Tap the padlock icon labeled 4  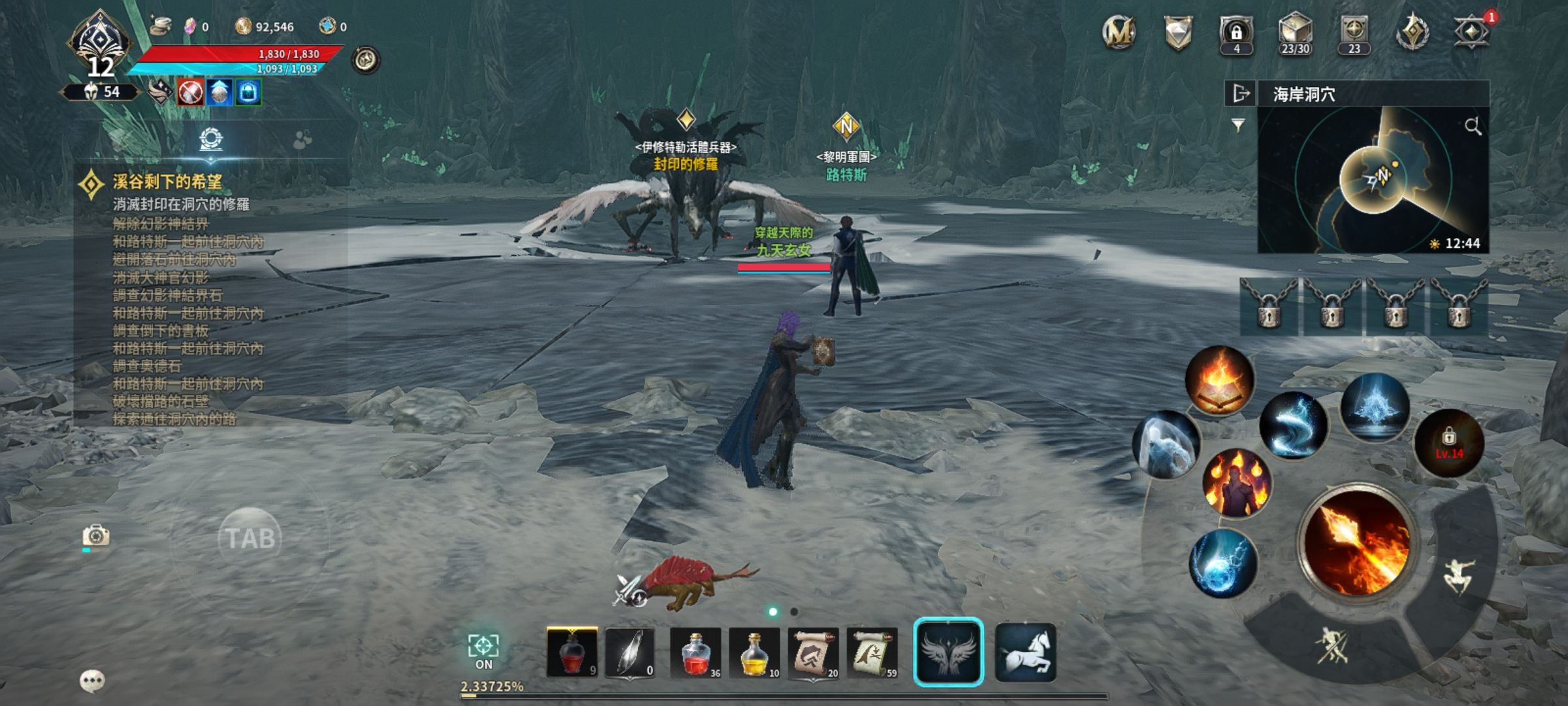(1236, 33)
